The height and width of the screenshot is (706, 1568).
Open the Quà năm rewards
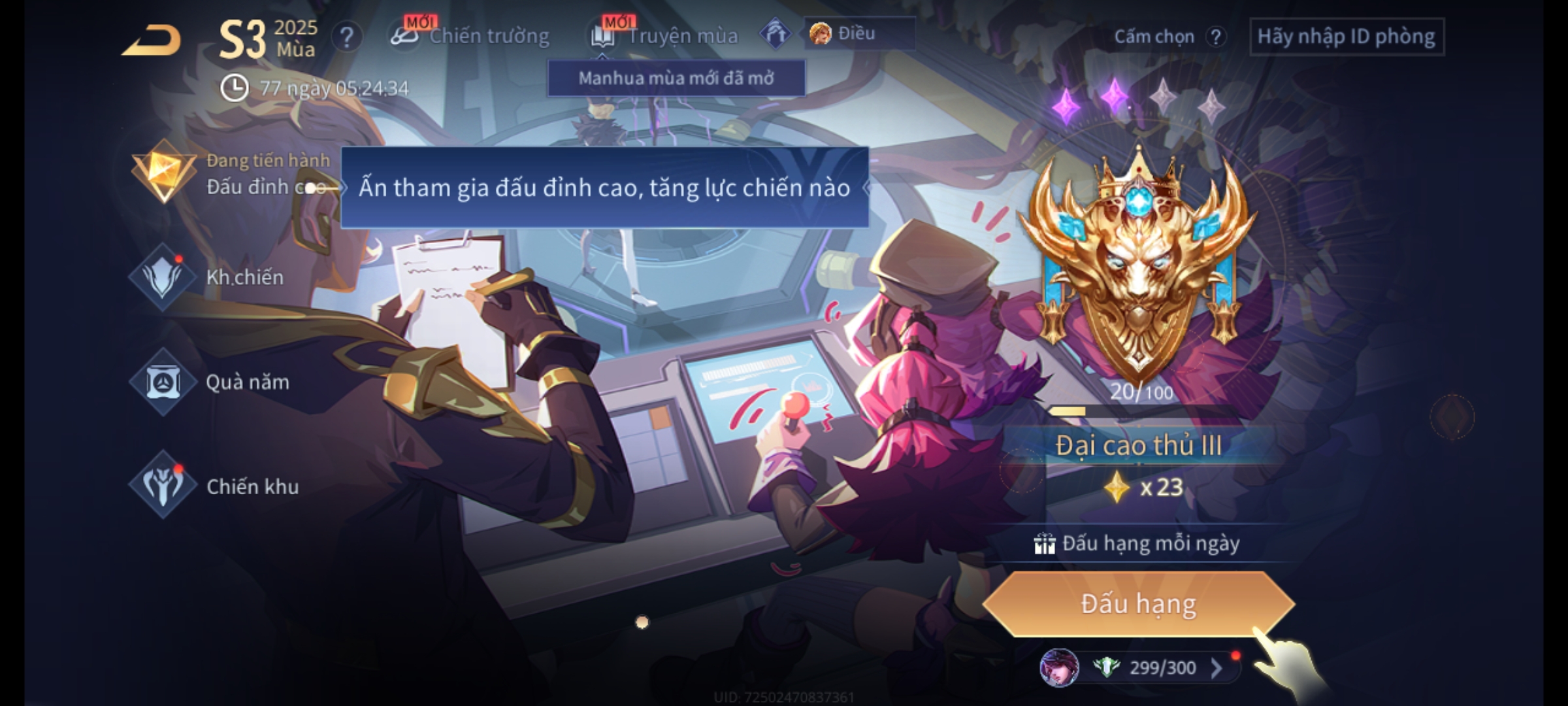210,382
